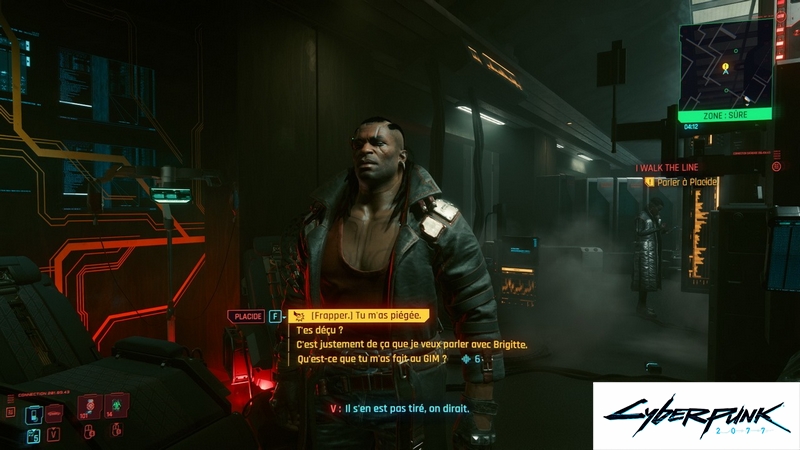Click the yellow quest marker on the minimap
The height and width of the screenshot is (450, 800).
click(x=725, y=68)
